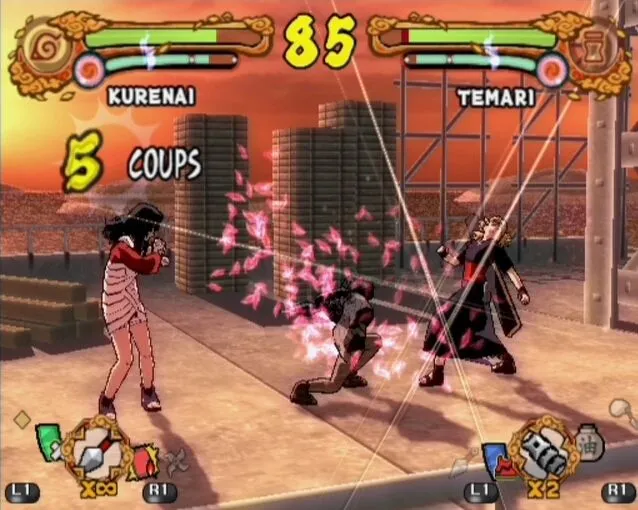Viewport: 638px width, 510px height.
Task: Choose the blue and red tag item
Action: click(x=495, y=458)
